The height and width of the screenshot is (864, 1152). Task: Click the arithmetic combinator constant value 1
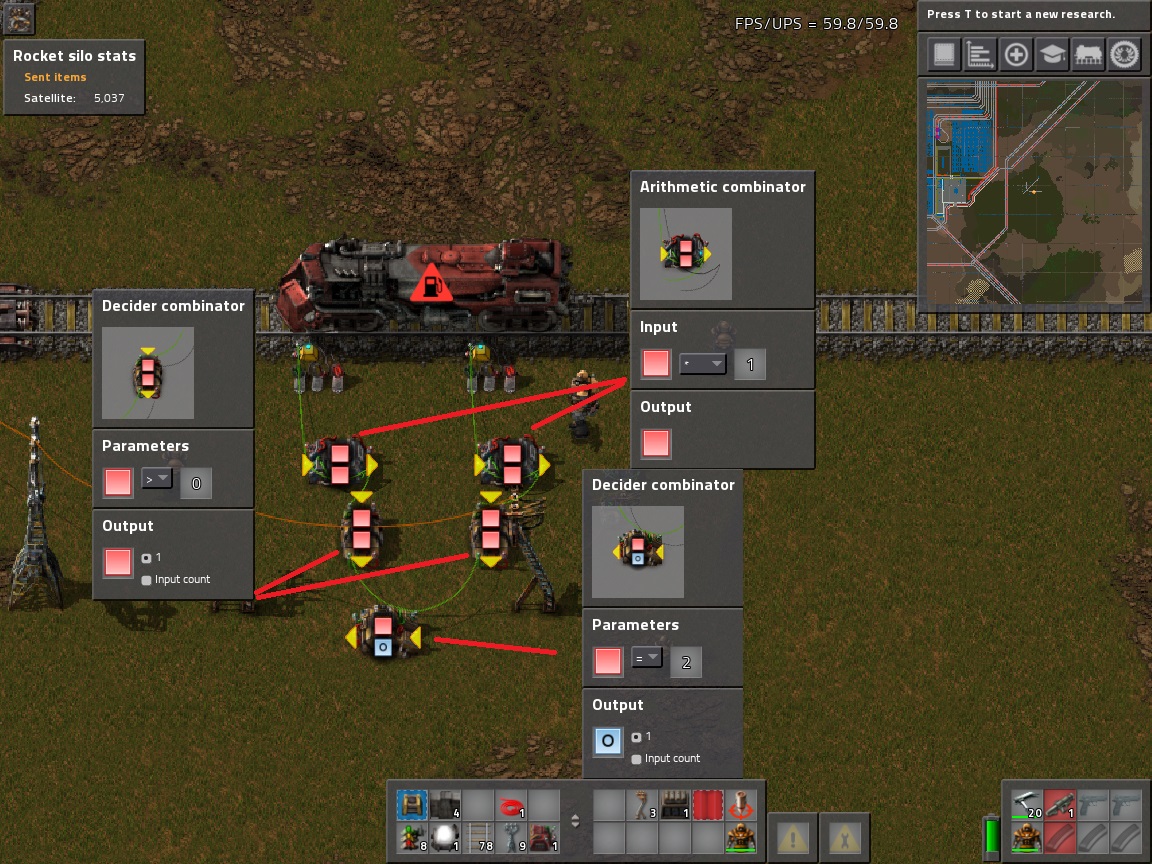click(x=750, y=364)
